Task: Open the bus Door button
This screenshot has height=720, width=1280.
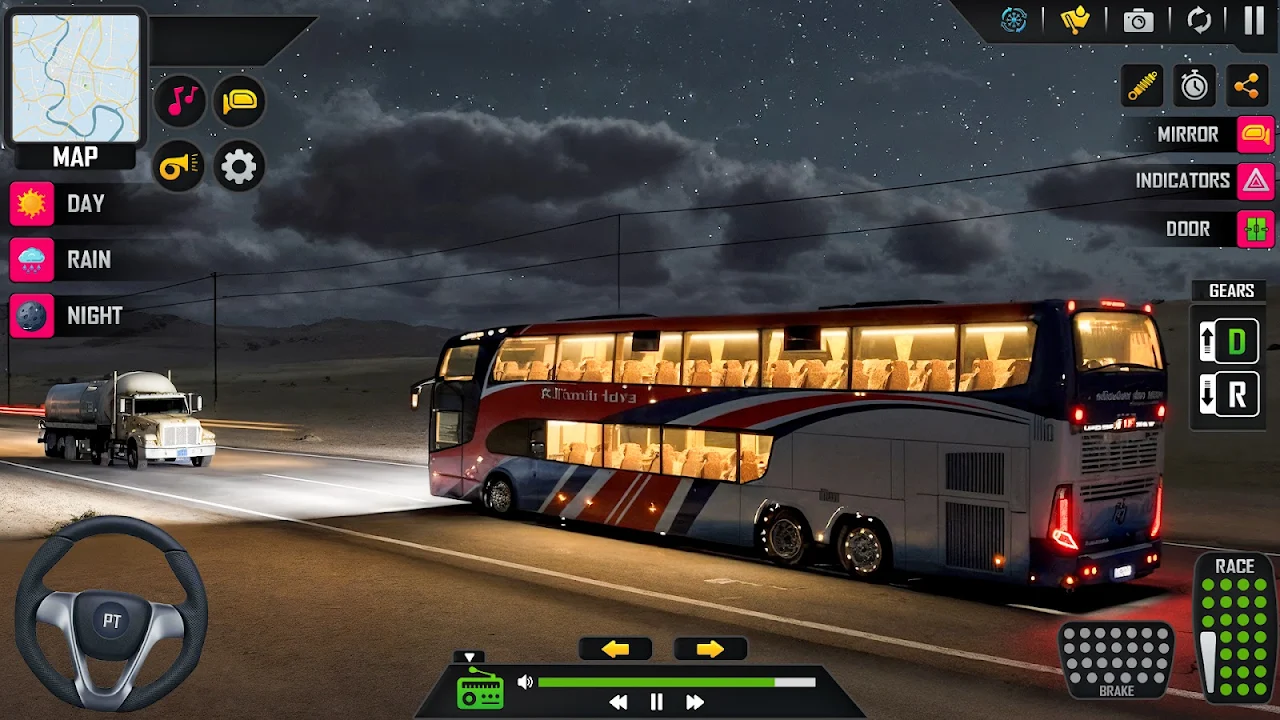Action: (x=1255, y=229)
